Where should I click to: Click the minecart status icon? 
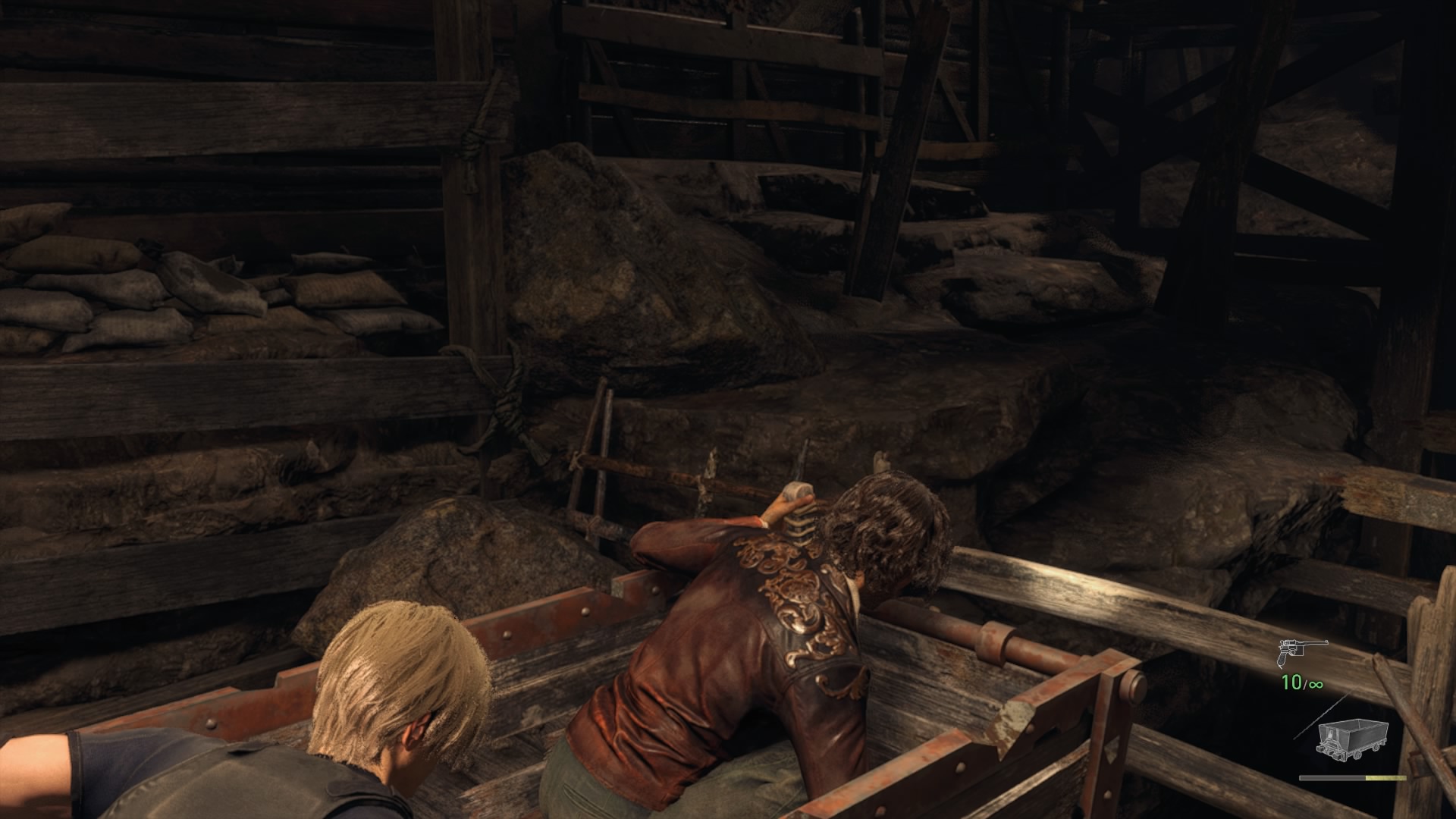click(x=1352, y=737)
